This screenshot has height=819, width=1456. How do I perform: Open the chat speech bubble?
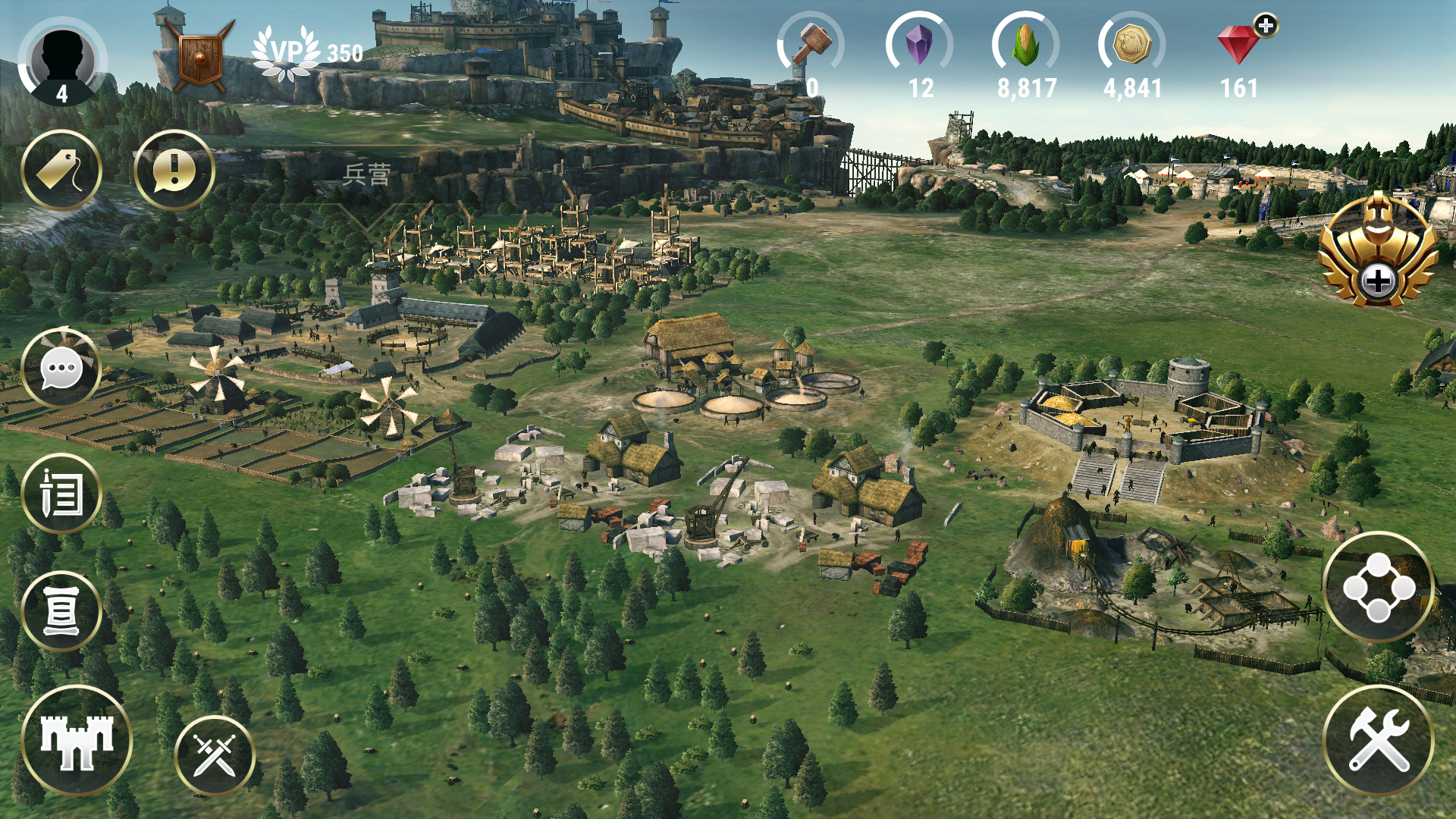[x=61, y=369]
